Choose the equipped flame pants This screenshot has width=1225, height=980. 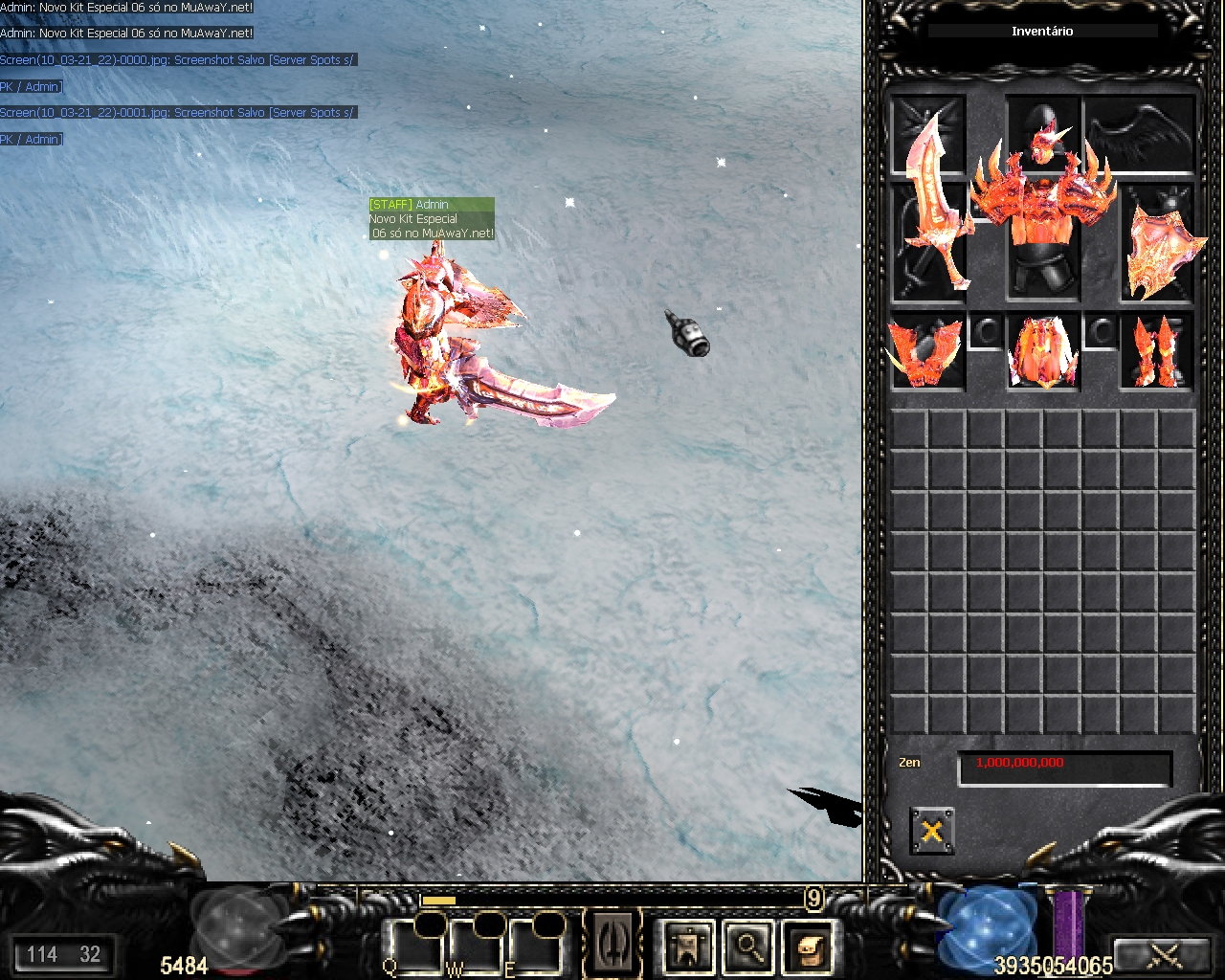coord(1043,352)
